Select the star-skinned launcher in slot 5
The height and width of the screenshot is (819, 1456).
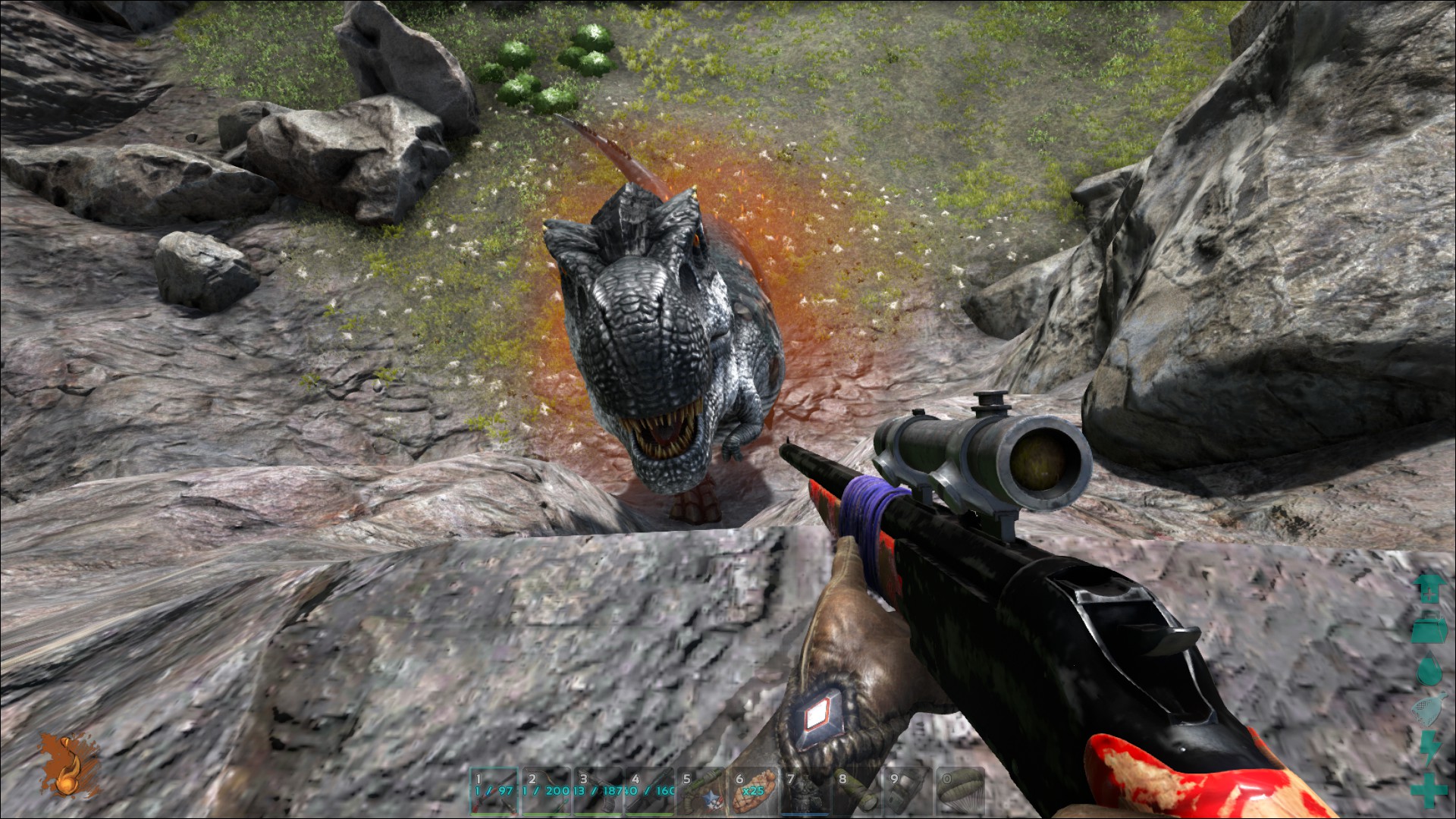(701, 791)
